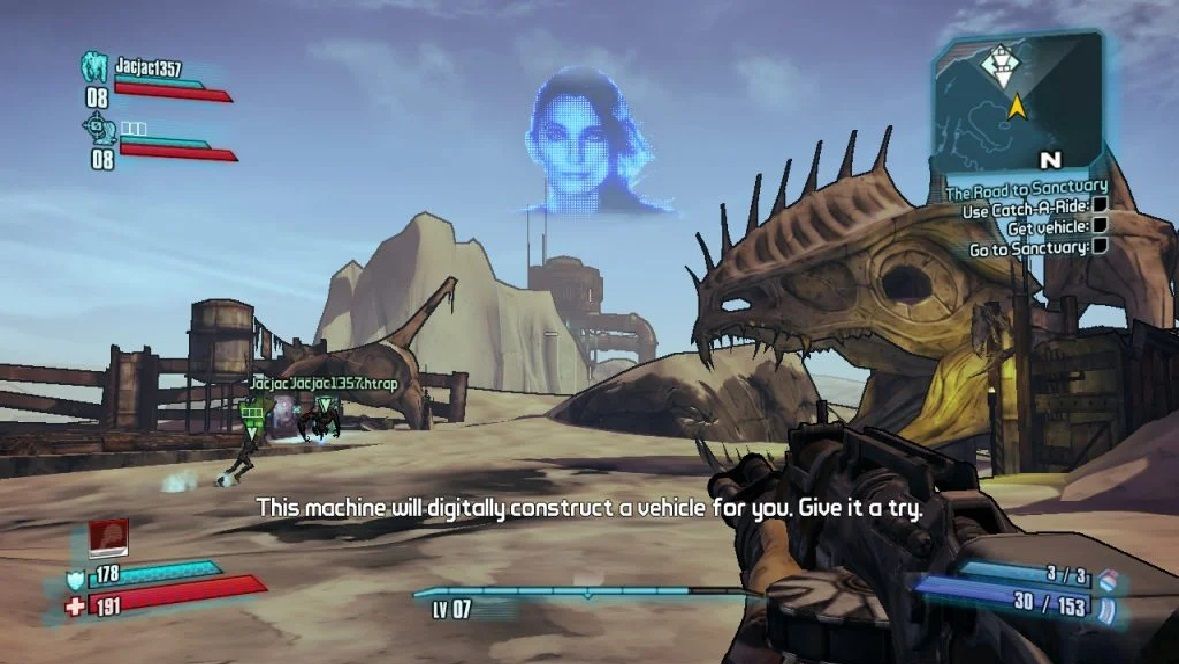1179x664 pixels.
Task: Open The Road to Sanctuary mission title
Action: click(1027, 186)
